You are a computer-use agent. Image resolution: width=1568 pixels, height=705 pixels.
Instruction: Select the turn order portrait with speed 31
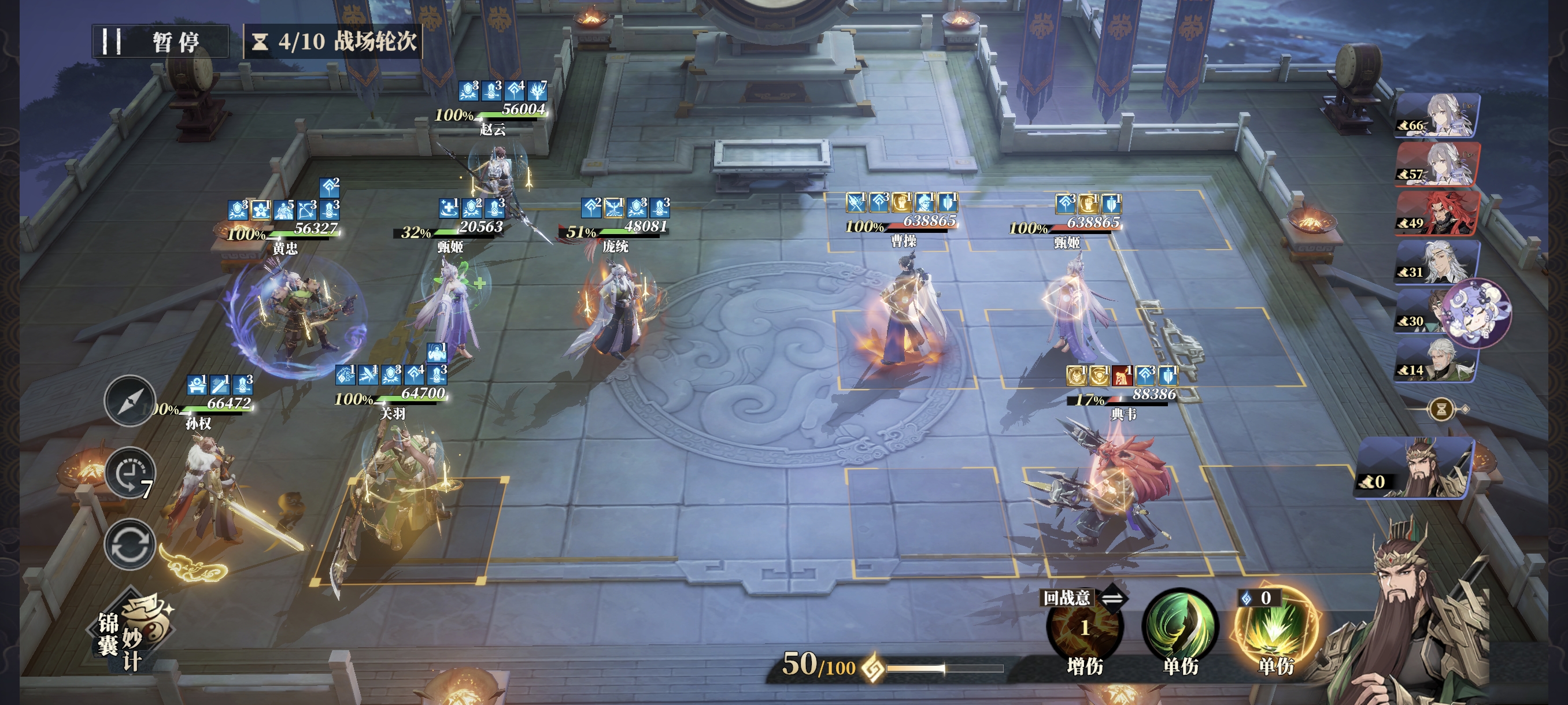(x=1438, y=262)
